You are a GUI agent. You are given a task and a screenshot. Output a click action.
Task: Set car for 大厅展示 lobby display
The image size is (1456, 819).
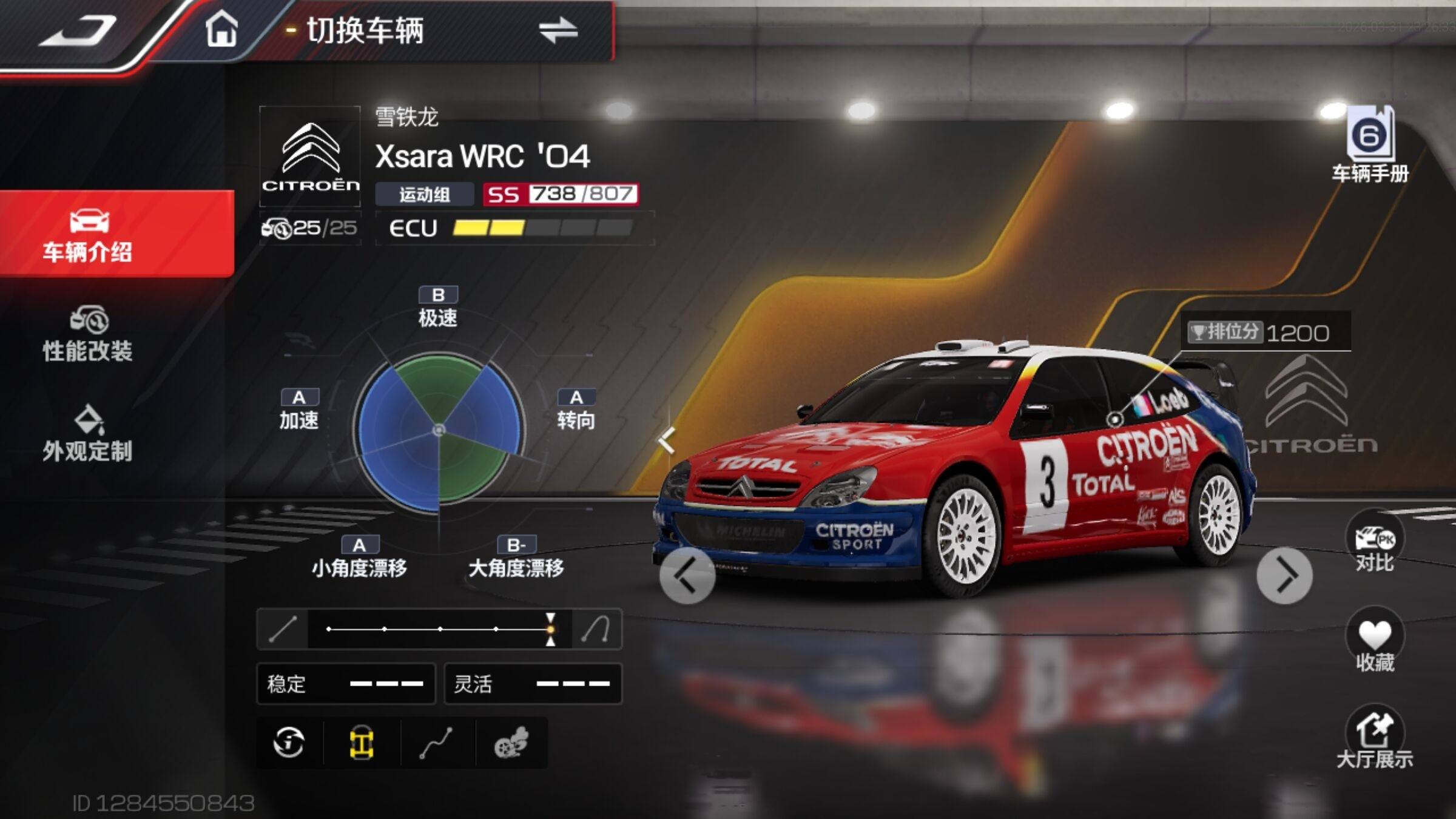coord(1374,739)
